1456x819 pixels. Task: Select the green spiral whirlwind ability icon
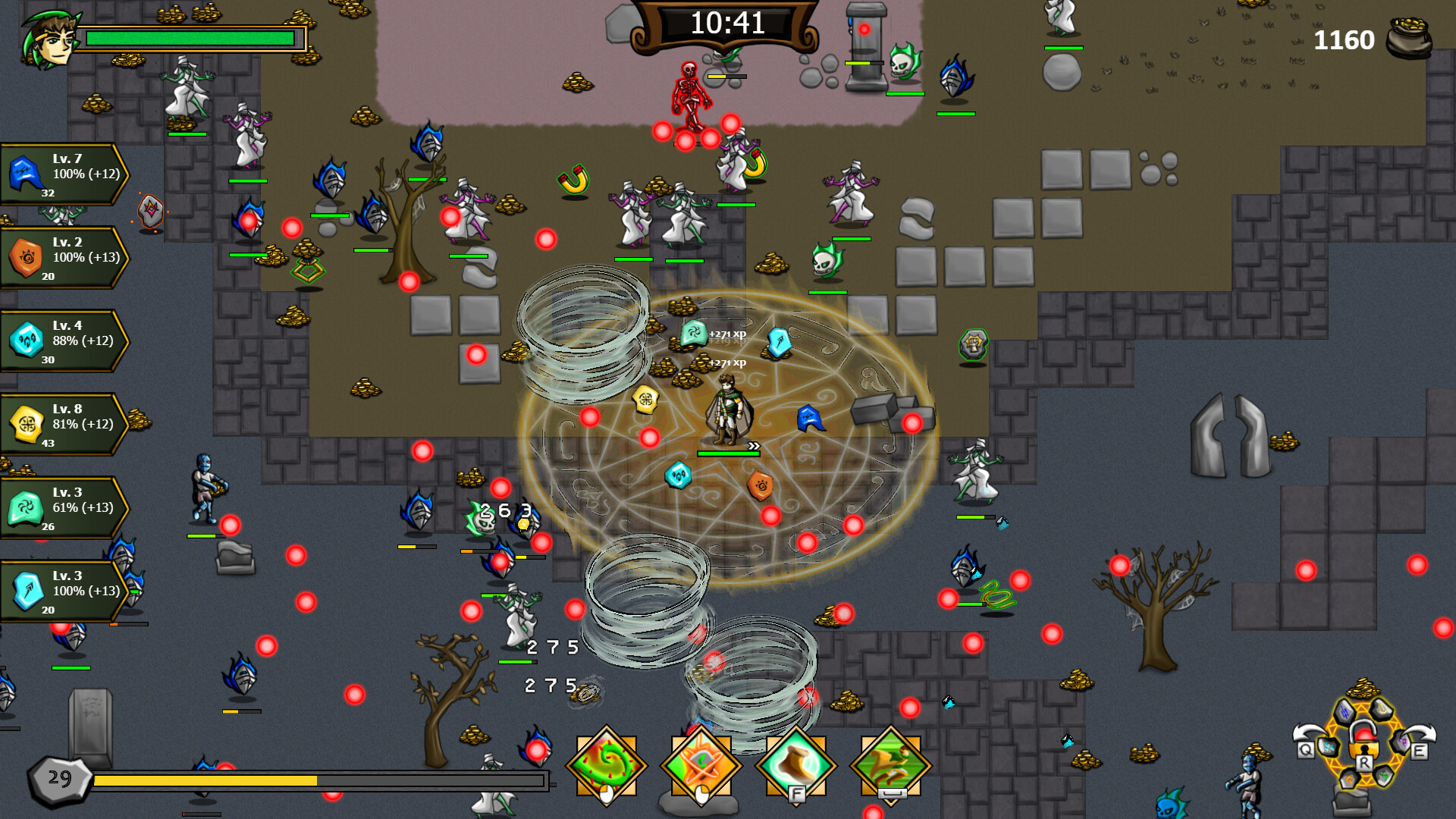(x=606, y=765)
